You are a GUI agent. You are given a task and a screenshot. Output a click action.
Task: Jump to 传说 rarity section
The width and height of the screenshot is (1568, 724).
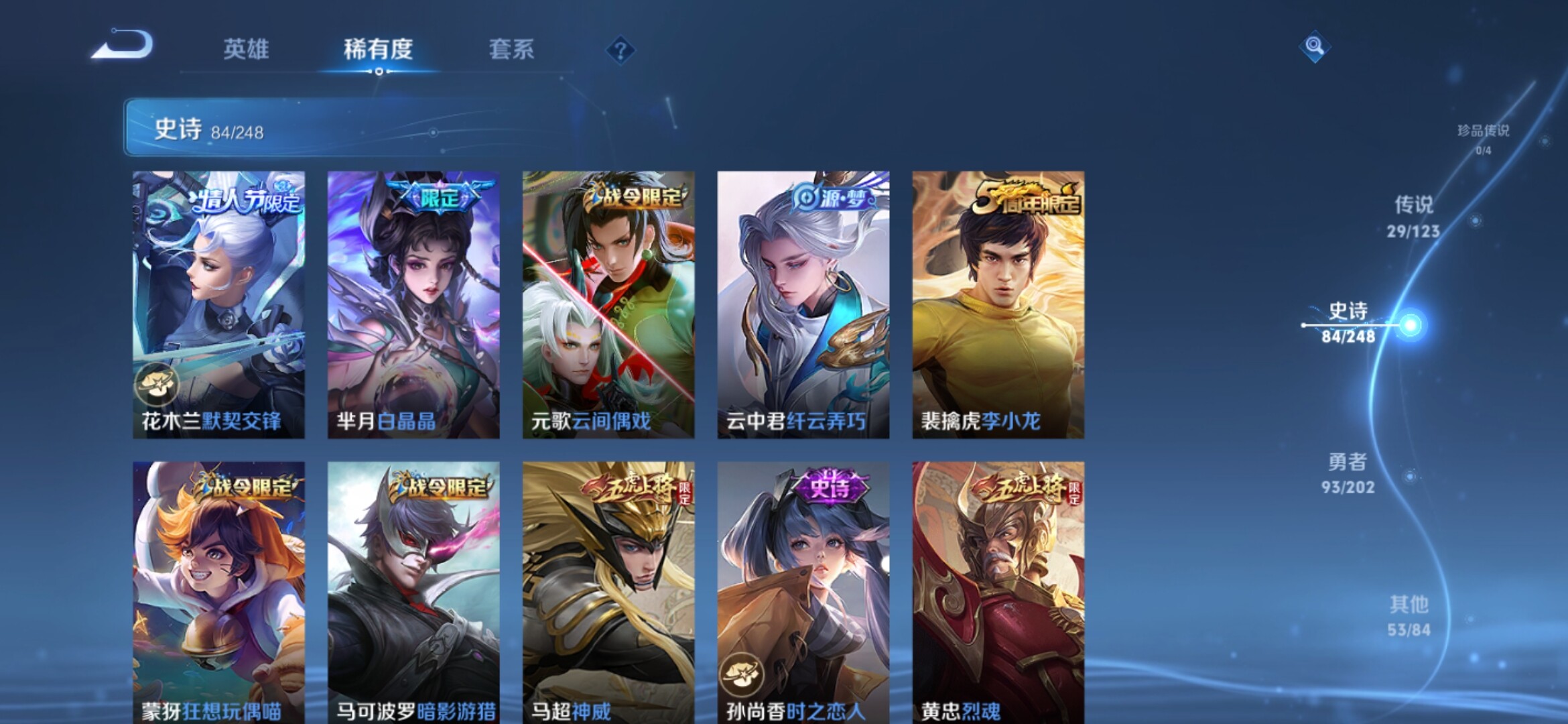1413,216
